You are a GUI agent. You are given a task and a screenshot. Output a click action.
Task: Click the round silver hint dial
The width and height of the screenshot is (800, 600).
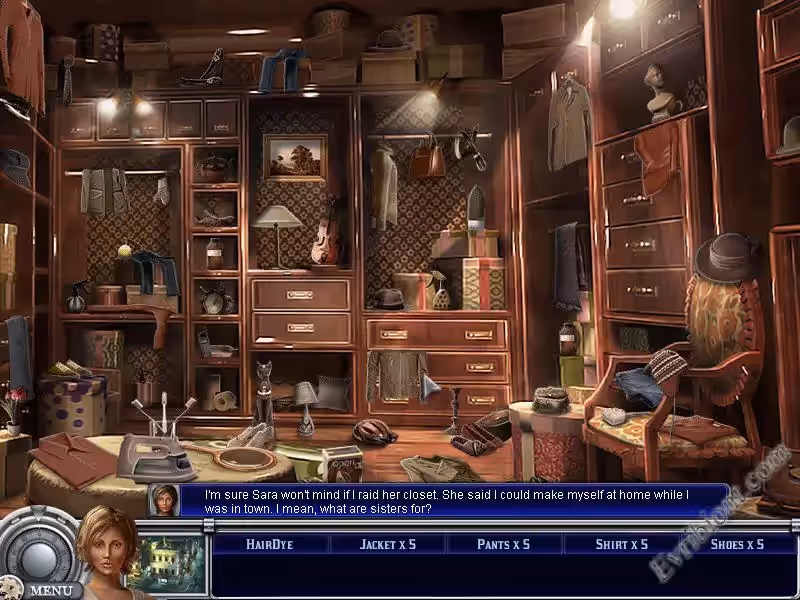(x=35, y=550)
